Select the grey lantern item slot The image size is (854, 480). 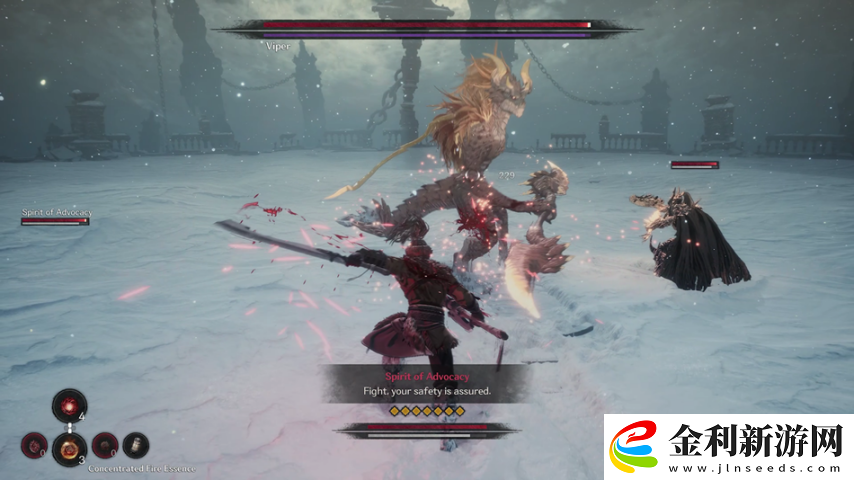tap(135, 444)
